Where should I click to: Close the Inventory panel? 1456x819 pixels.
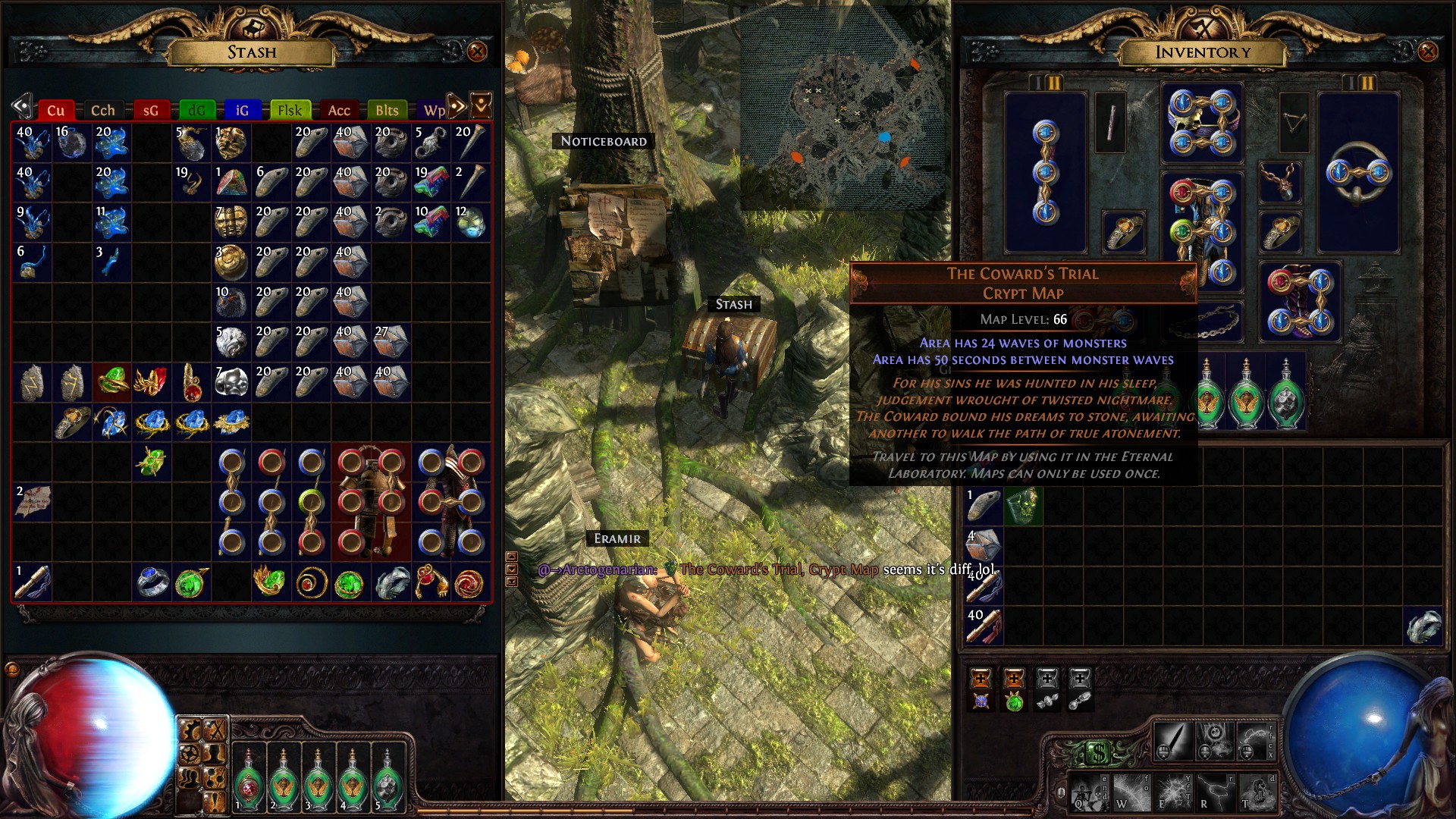pos(1427,52)
